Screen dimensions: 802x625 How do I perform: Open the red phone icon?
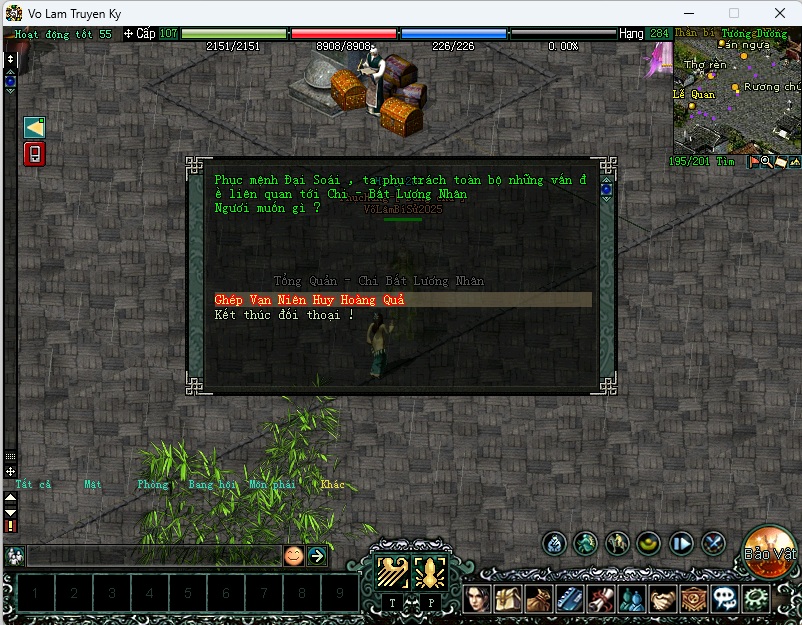click(35, 154)
